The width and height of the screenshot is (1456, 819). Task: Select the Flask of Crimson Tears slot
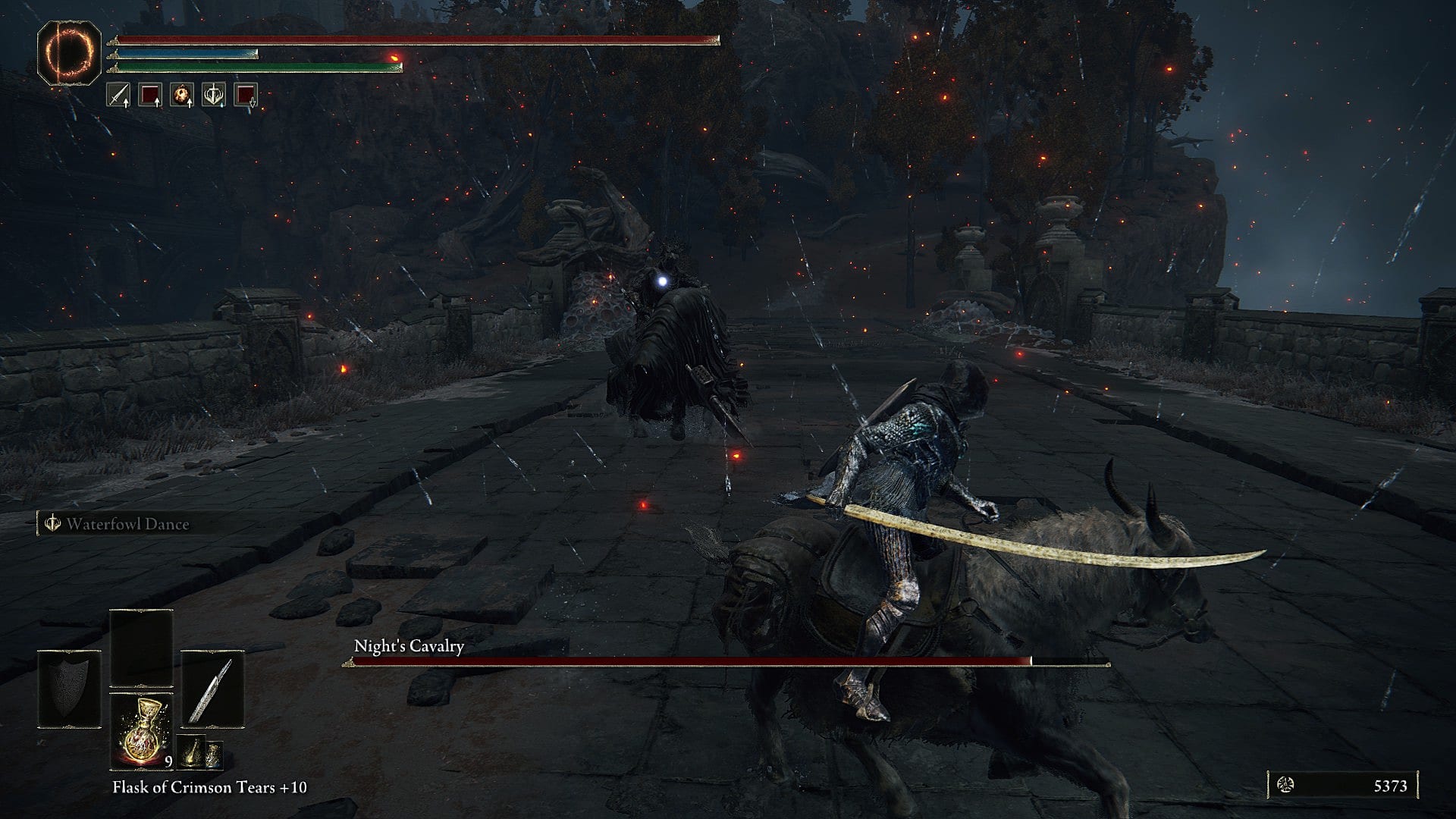pyautogui.click(x=141, y=730)
